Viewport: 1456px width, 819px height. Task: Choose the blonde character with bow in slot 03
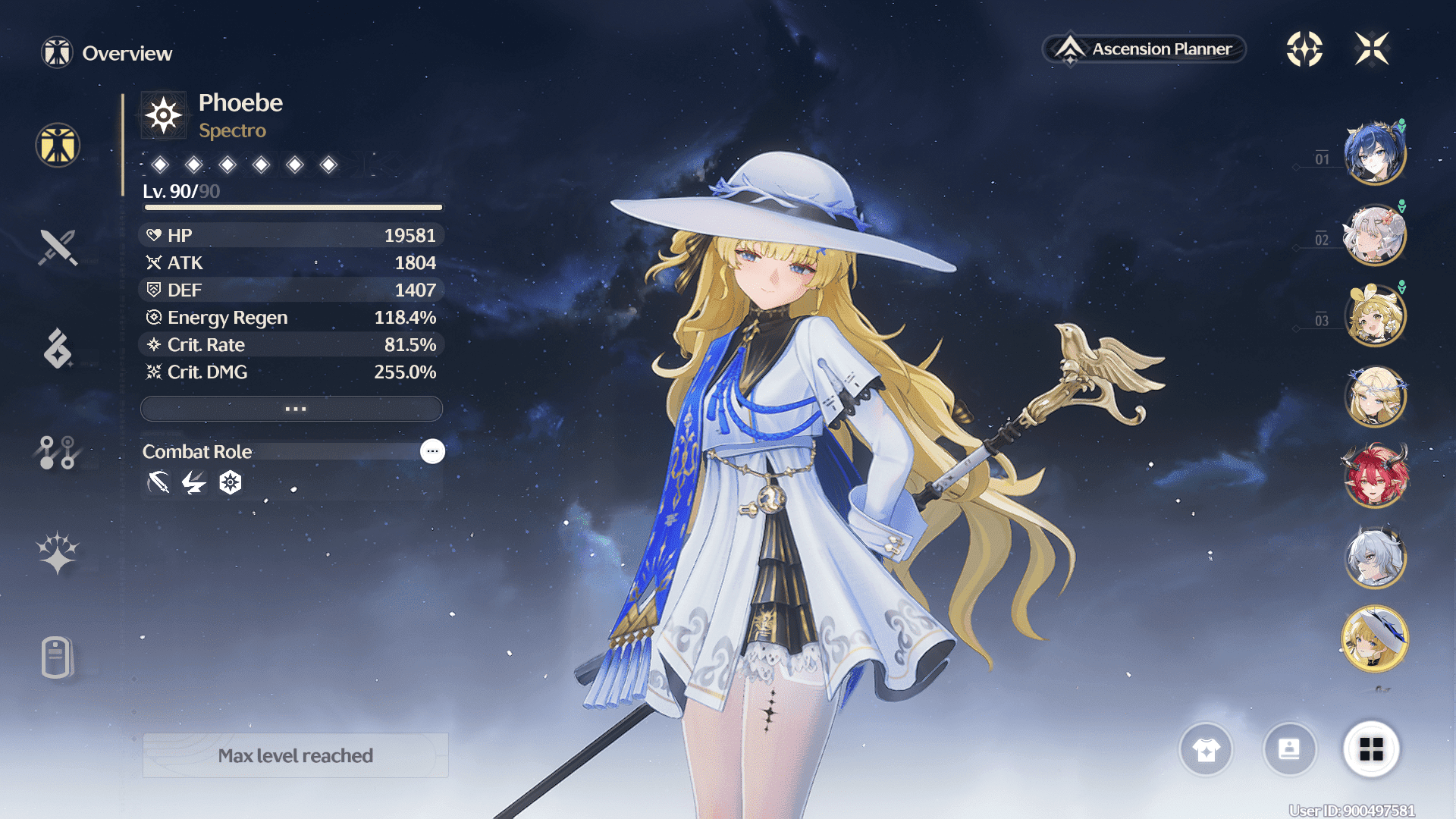tap(1374, 315)
